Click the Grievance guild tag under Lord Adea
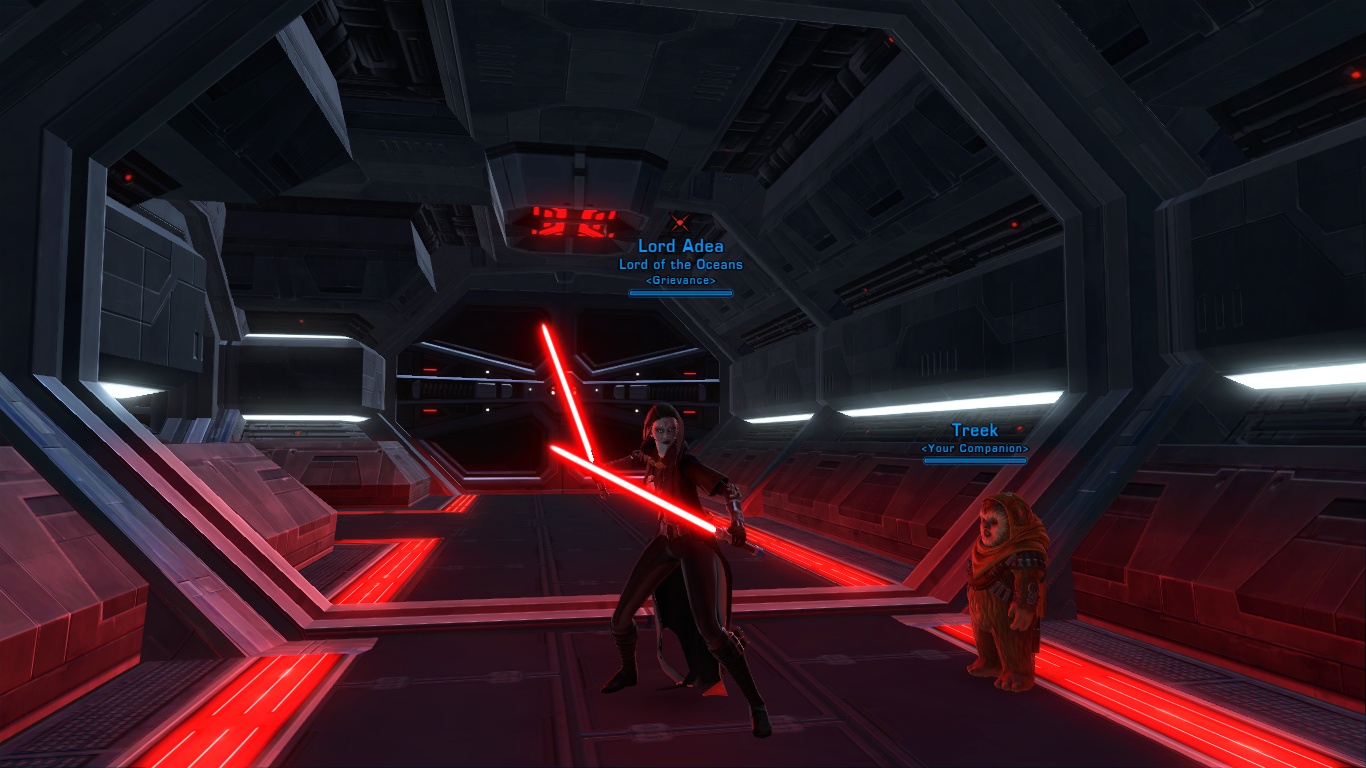The width and height of the screenshot is (1366, 768). click(680, 281)
